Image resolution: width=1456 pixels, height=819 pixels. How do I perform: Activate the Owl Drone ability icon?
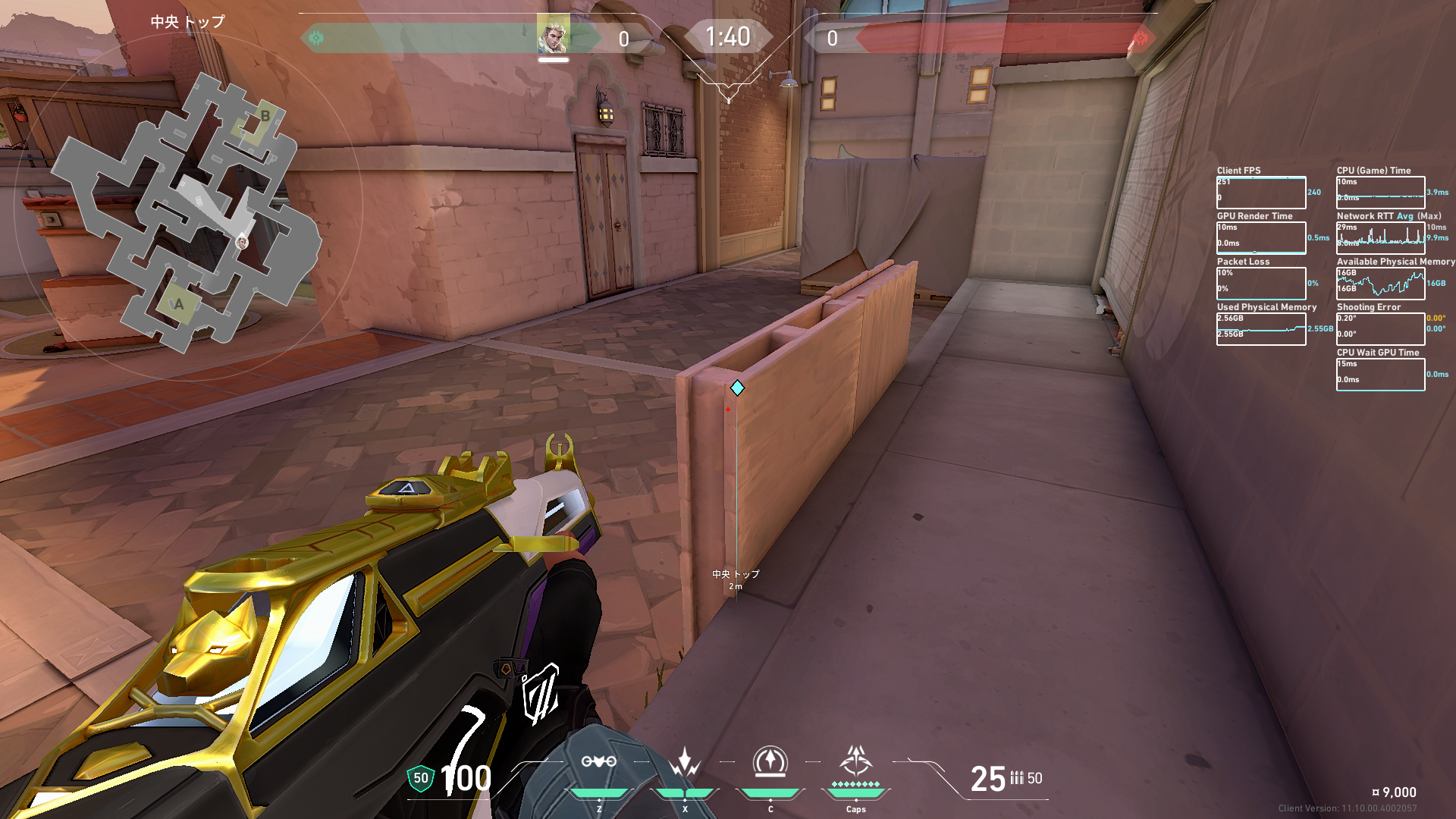coord(598,761)
